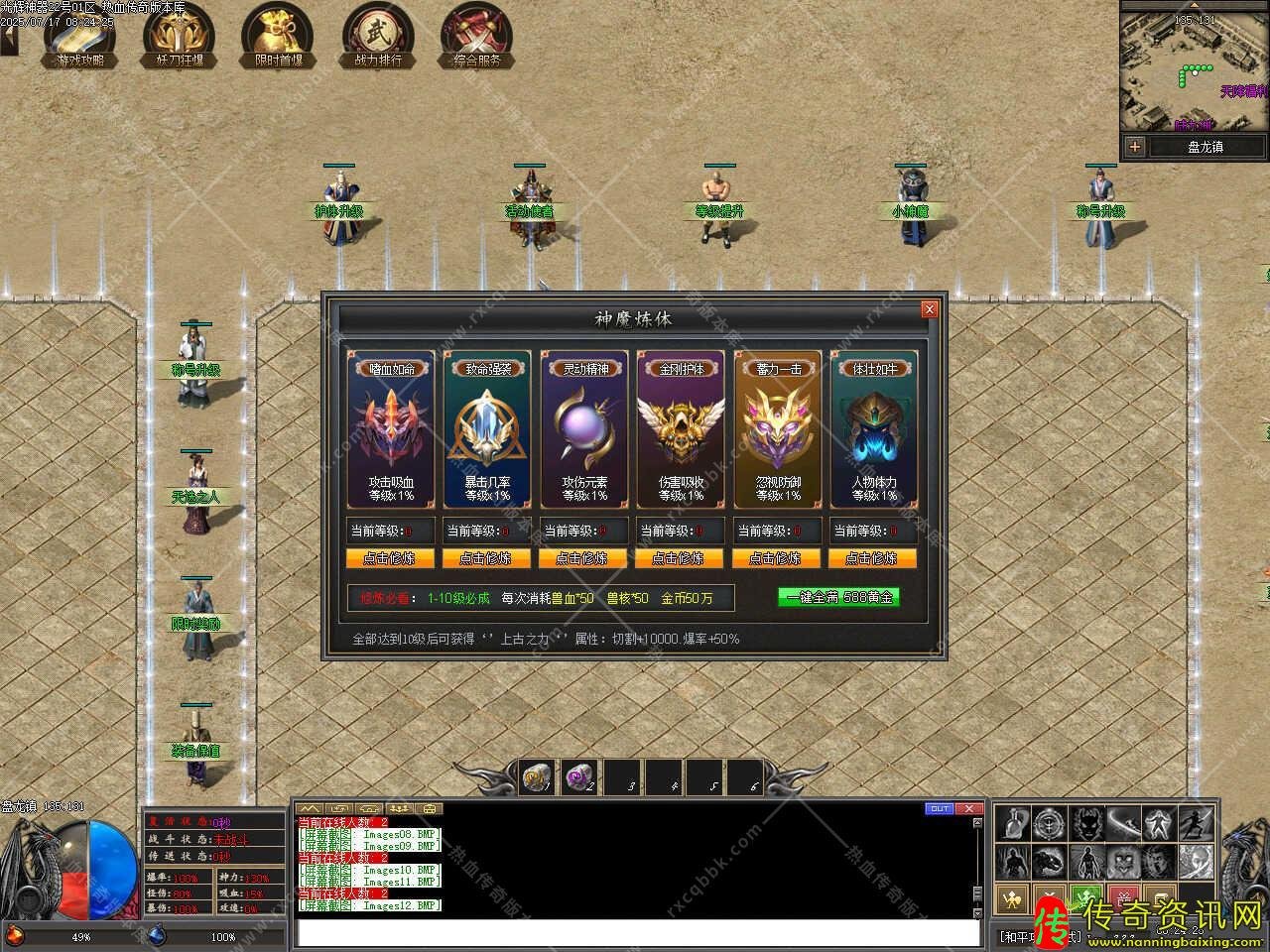Viewport: 1270px width, 952px height.
Task: Close the 神魔炼体 dialog
Action: tap(929, 309)
